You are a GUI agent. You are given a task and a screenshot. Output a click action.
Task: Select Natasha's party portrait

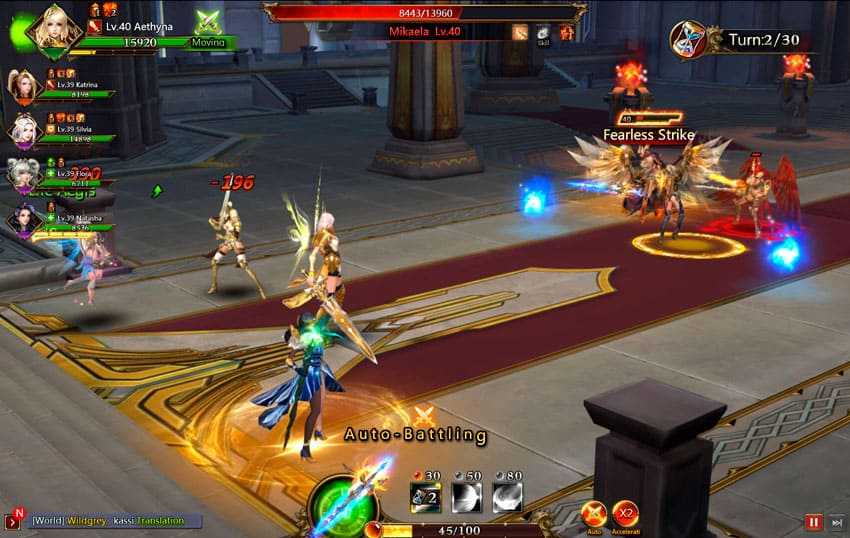(22, 217)
